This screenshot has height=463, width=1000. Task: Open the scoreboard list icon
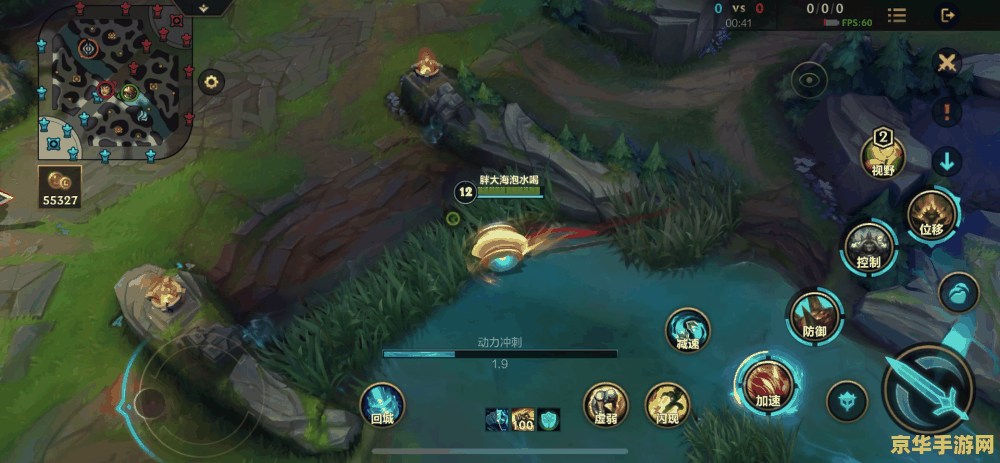(897, 16)
